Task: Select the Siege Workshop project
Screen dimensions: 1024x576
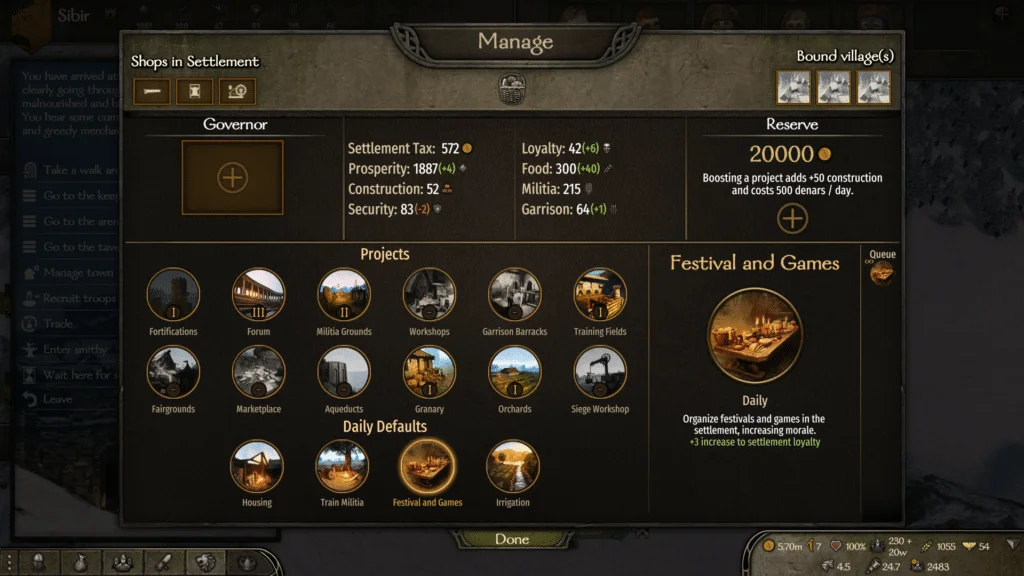Action: click(600, 373)
